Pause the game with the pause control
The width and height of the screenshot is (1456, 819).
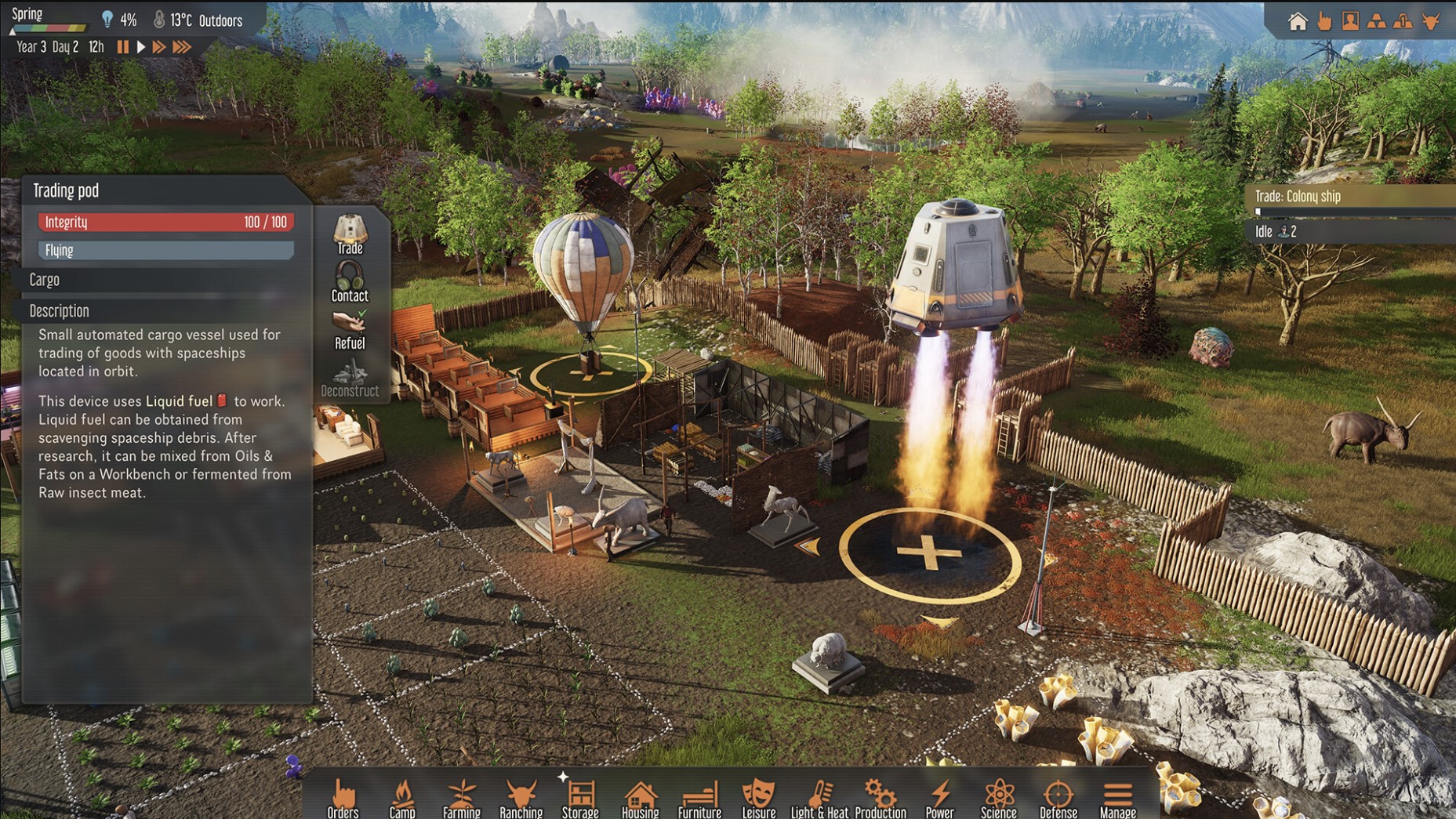coord(123,47)
